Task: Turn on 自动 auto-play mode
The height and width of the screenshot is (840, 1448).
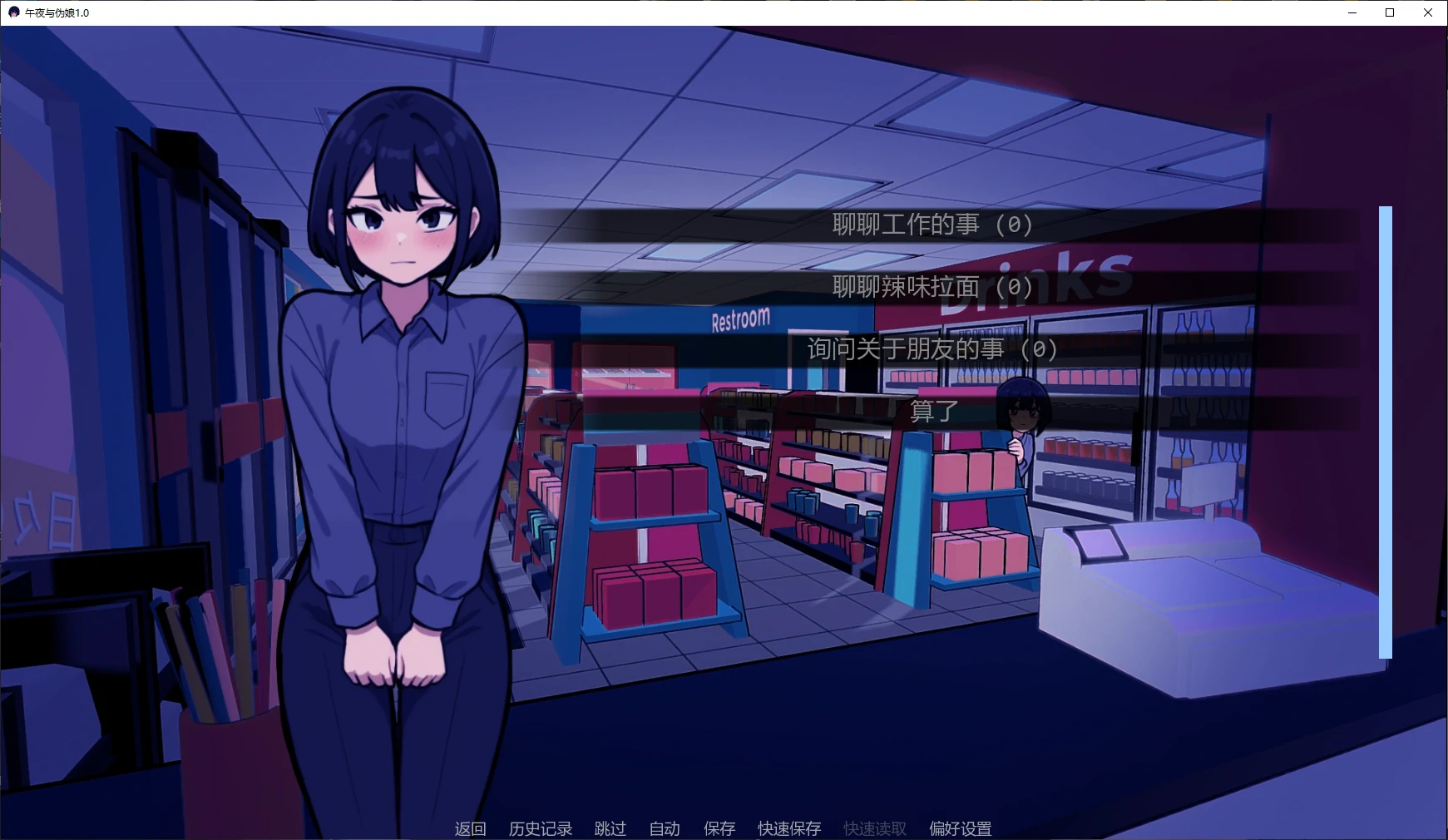Action: (x=664, y=828)
